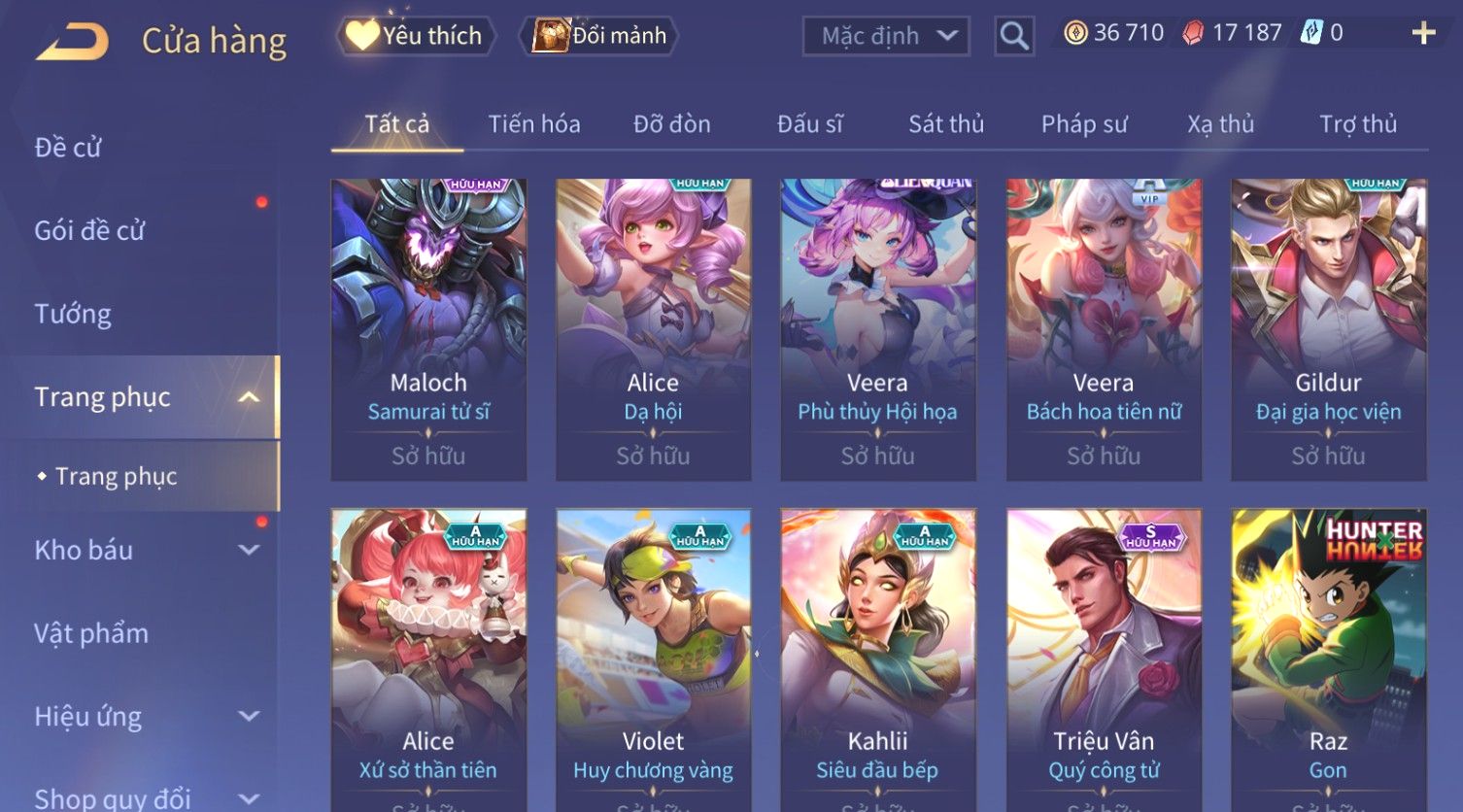Open the Trợ thủ tab
This screenshot has height=812, width=1463.
click(1357, 124)
